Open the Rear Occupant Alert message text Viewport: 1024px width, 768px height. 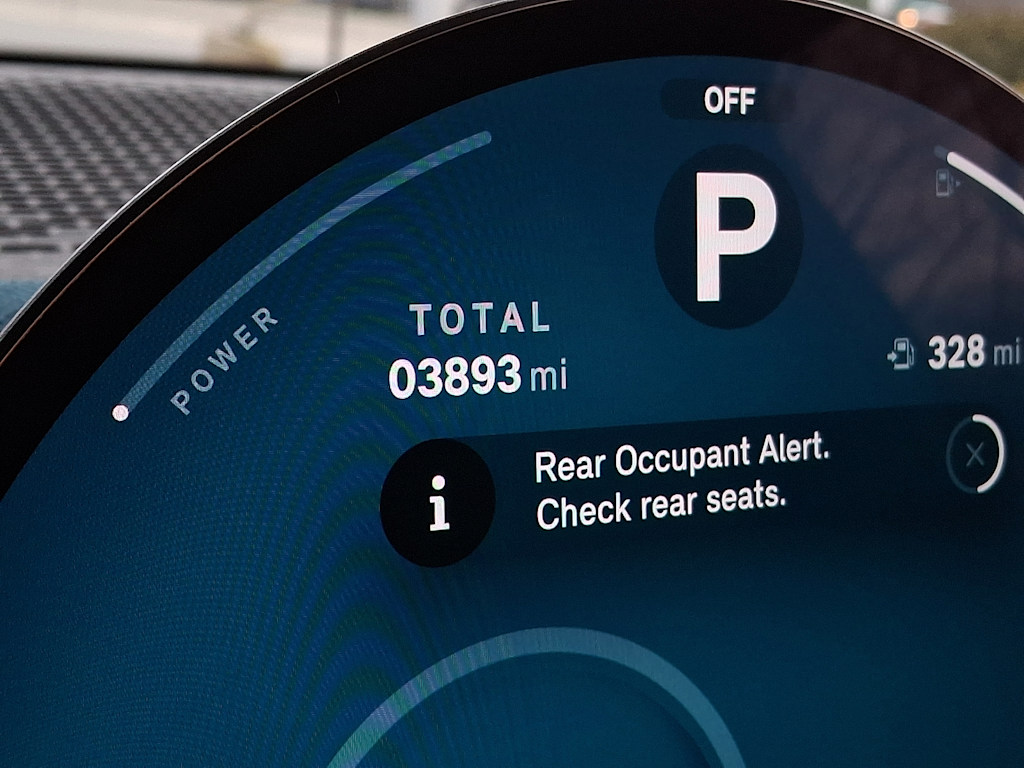[x=681, y=484]
